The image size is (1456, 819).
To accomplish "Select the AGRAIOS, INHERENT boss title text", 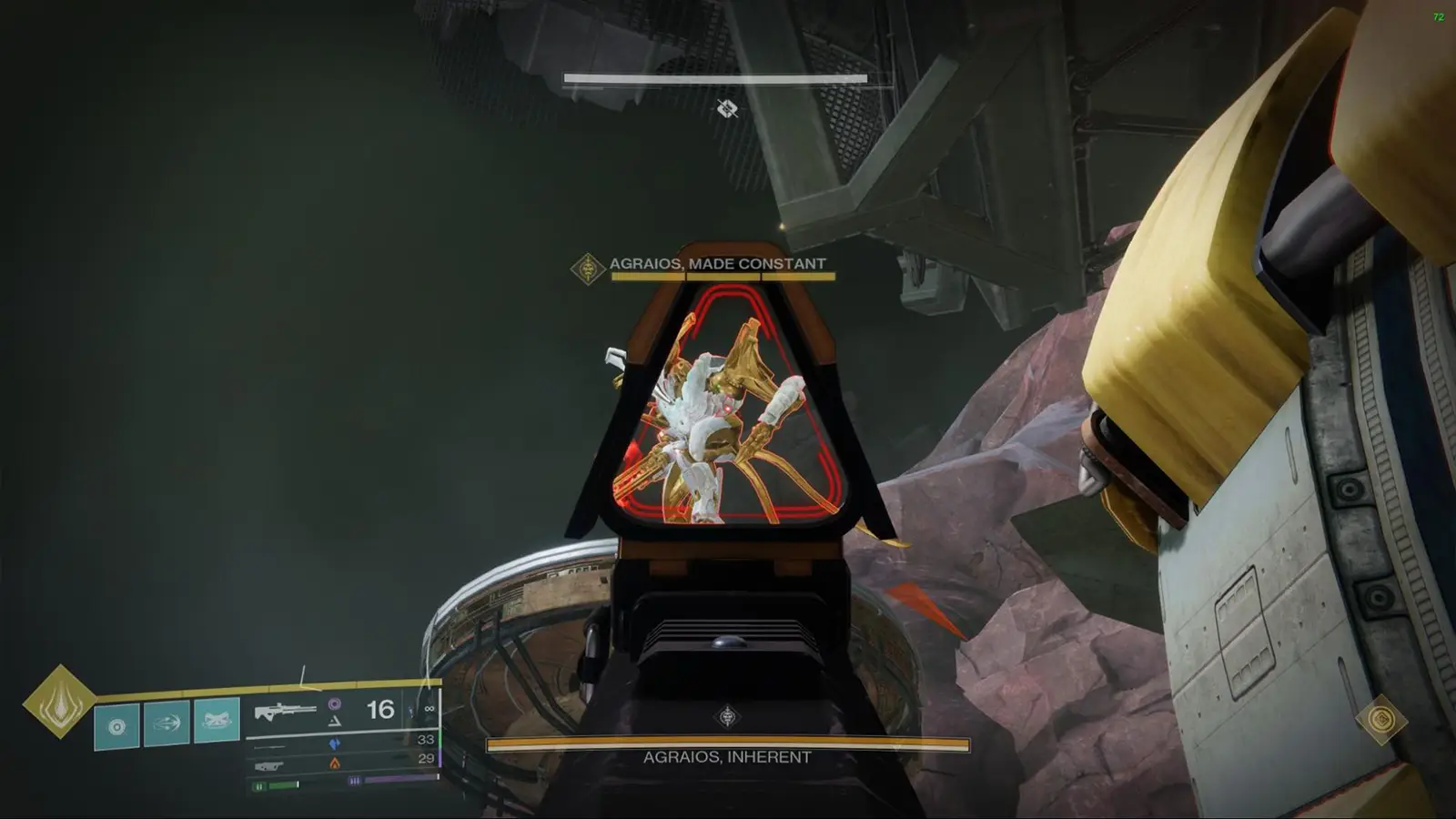I will tap(728, 755).
